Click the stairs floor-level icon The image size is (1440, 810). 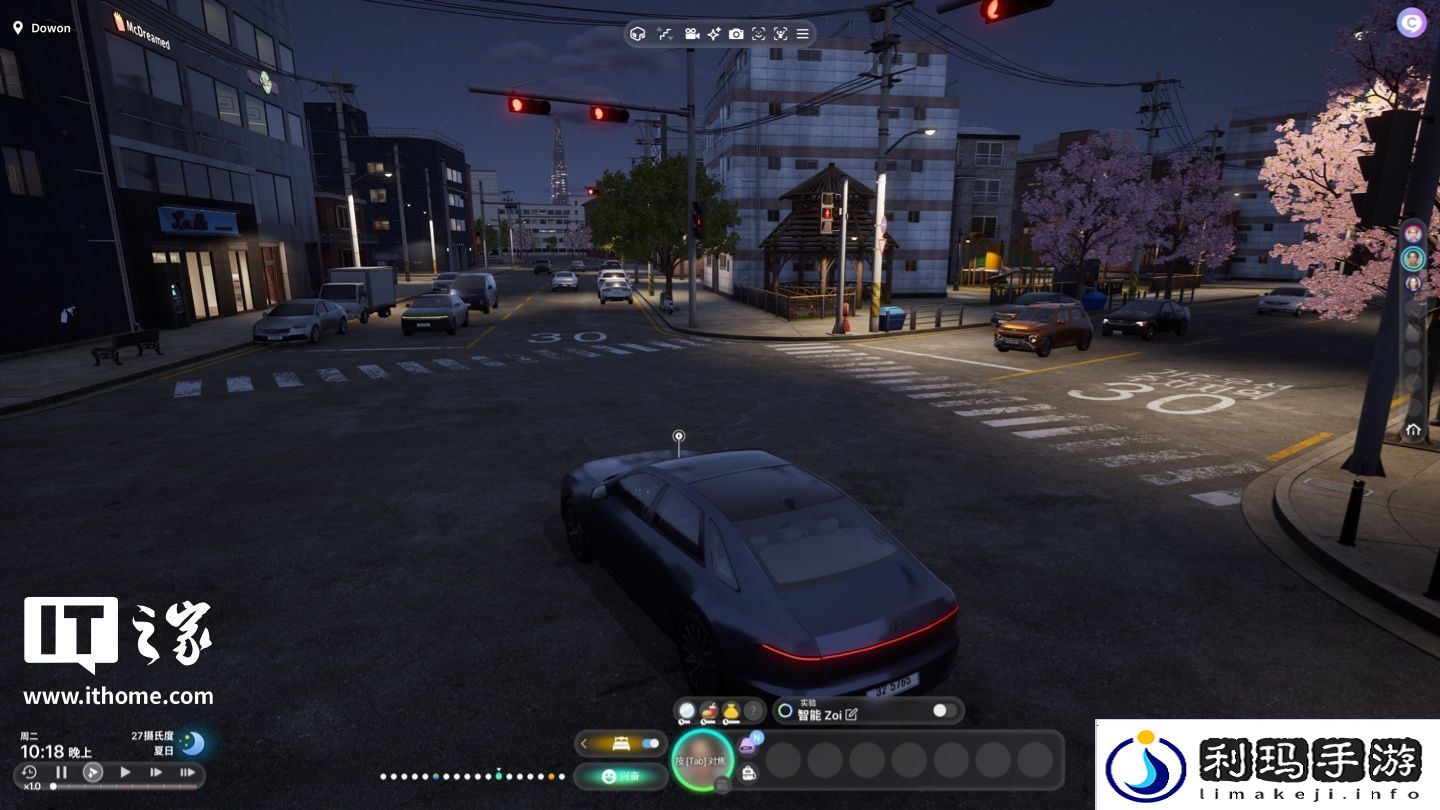tap(665, 34)
